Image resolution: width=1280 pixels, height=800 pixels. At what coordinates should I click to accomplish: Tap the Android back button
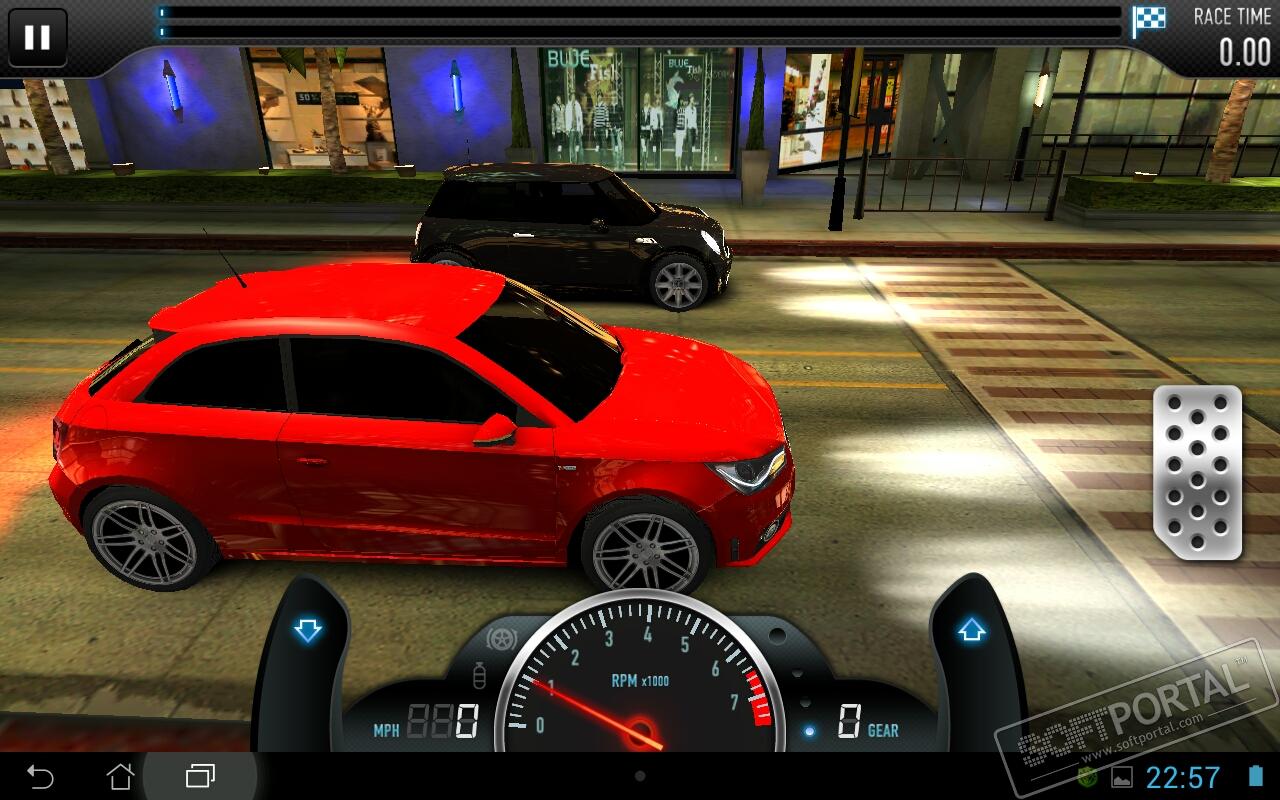pos(40,776)
